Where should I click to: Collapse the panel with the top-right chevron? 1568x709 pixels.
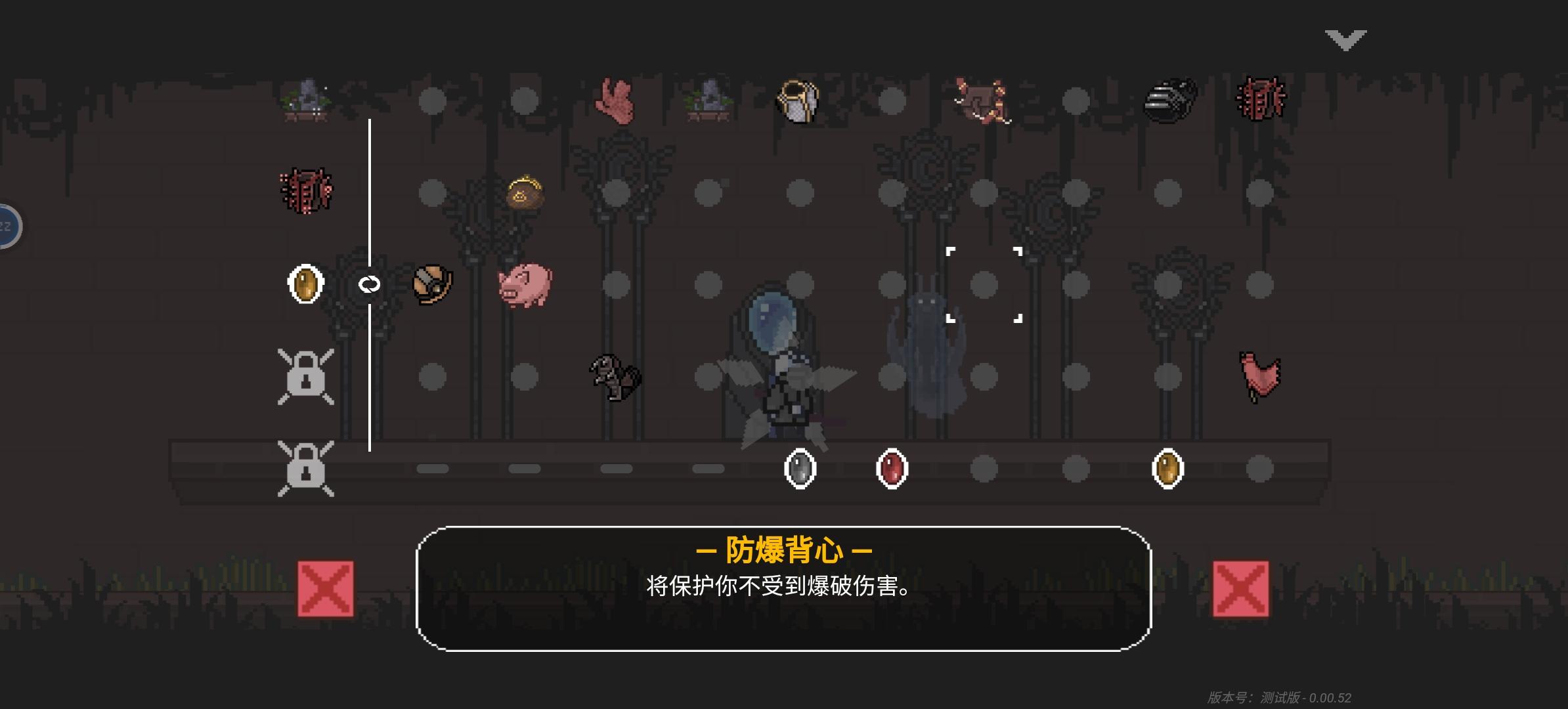[1346, 39]
